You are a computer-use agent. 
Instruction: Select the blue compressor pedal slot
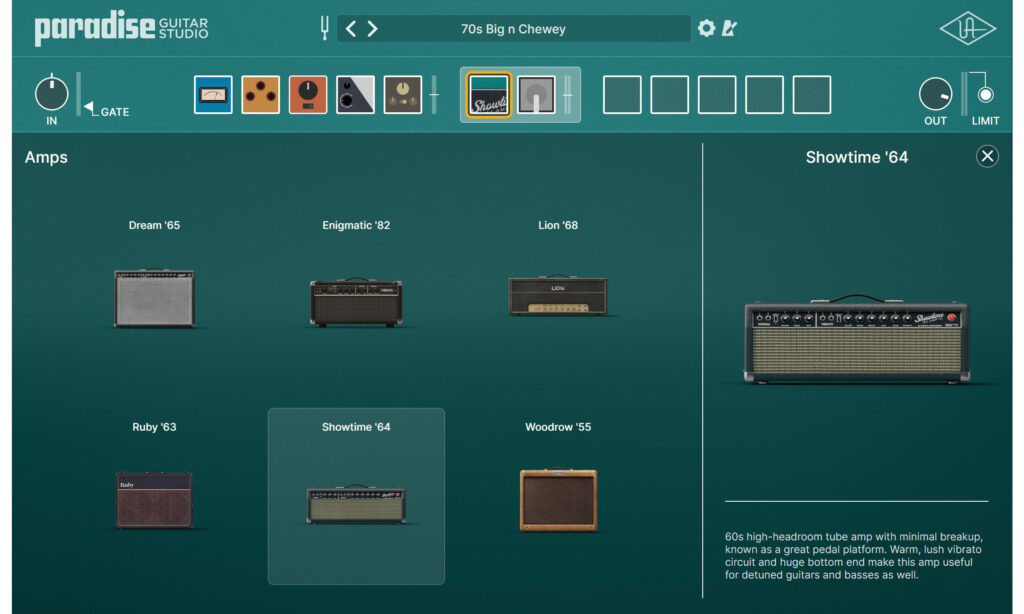click(x=213, y=95)
